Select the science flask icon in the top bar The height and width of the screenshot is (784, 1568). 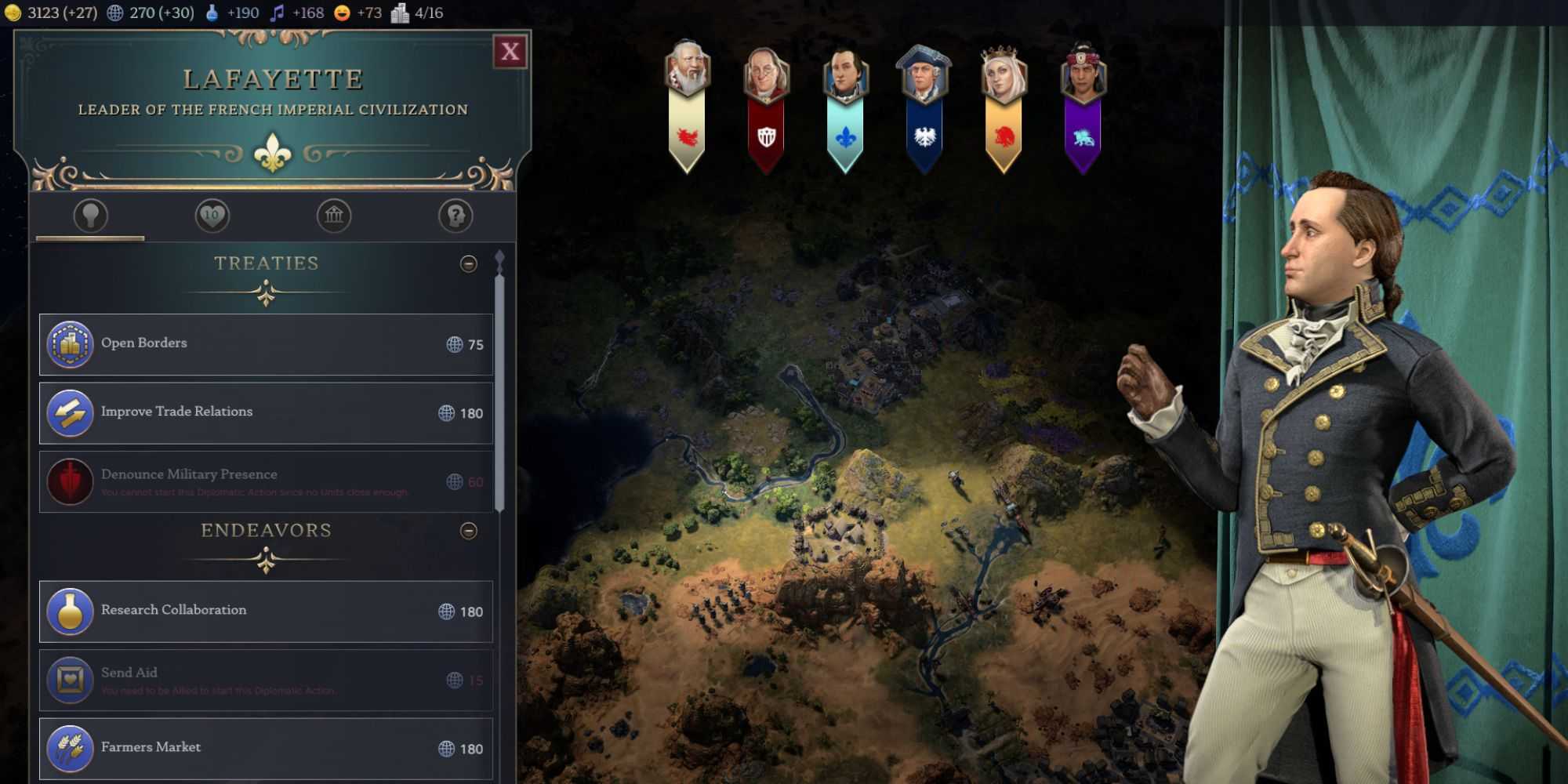coord(210,13)
